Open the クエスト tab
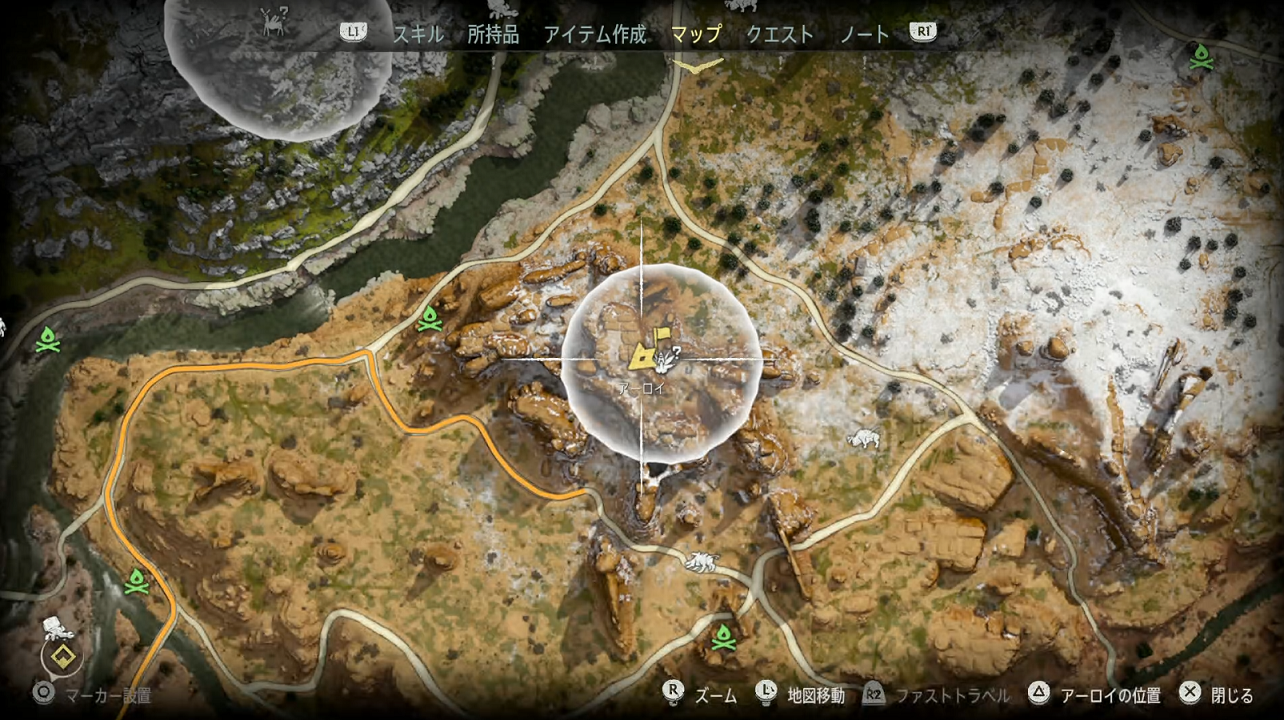The width and height of the screenshot is (1284, 720). coord(780,34)
